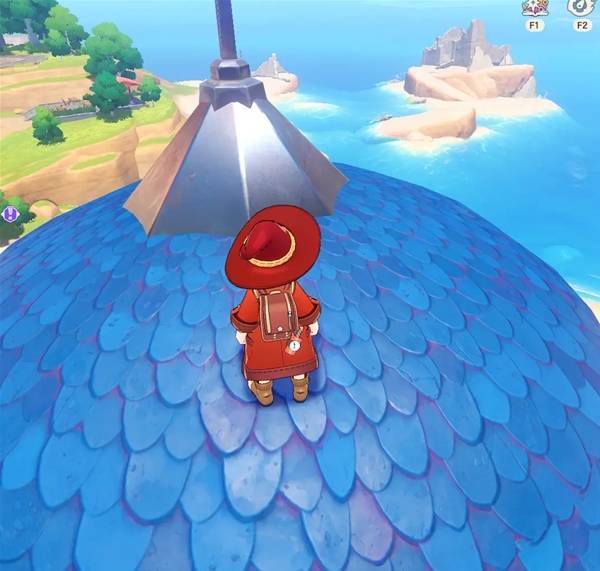Select the purple exclamation quest marker
The width and height of the screenshot is (600, 571).
pos(11,213)
